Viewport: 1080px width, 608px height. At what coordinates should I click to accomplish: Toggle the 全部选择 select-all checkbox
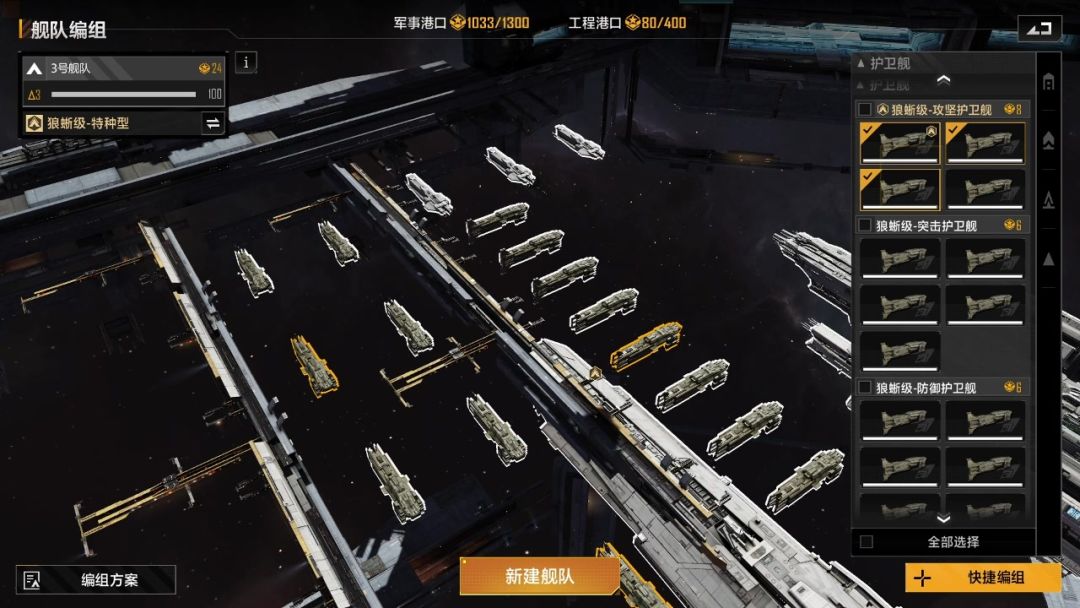866,542
